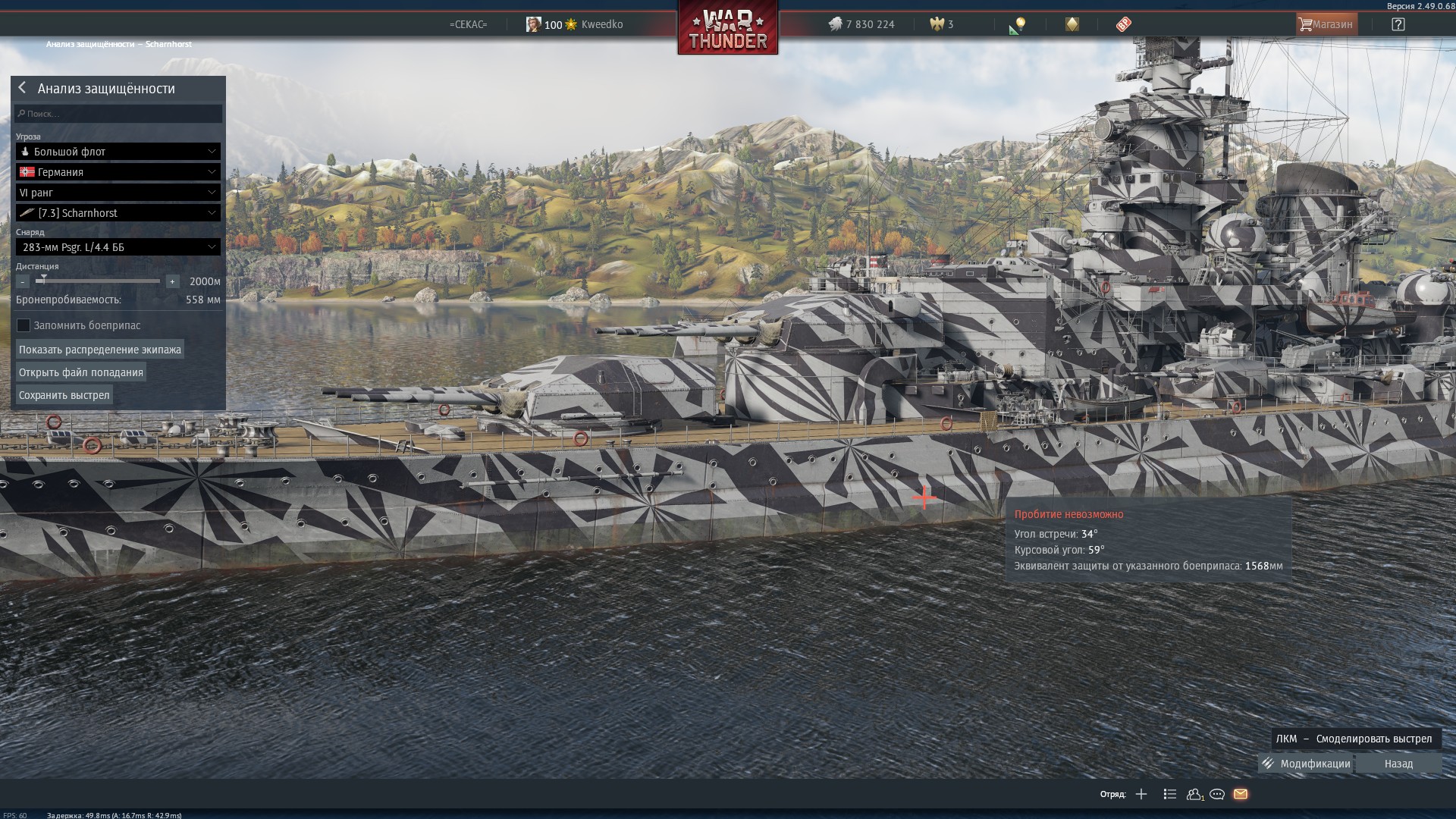Open the Большой флот threat type dropdown
Image resolution: width=1456 pixels, height=819 pixels.
[x=118, y=152]
